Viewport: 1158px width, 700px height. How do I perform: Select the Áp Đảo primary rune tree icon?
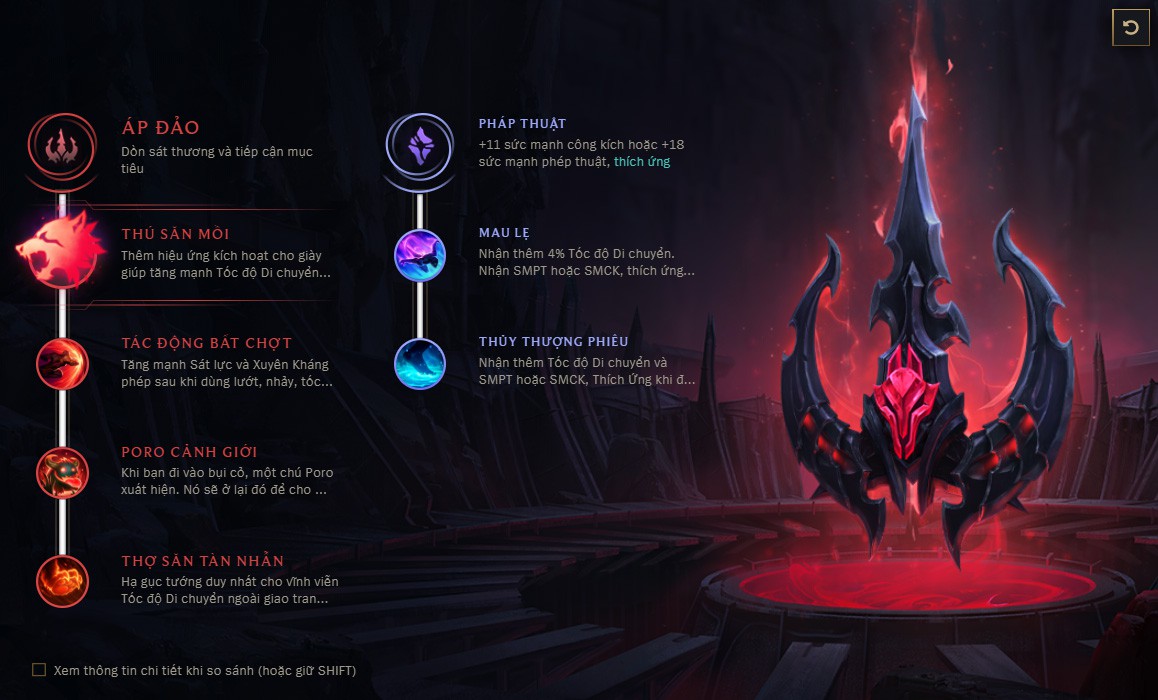point(62,146)
